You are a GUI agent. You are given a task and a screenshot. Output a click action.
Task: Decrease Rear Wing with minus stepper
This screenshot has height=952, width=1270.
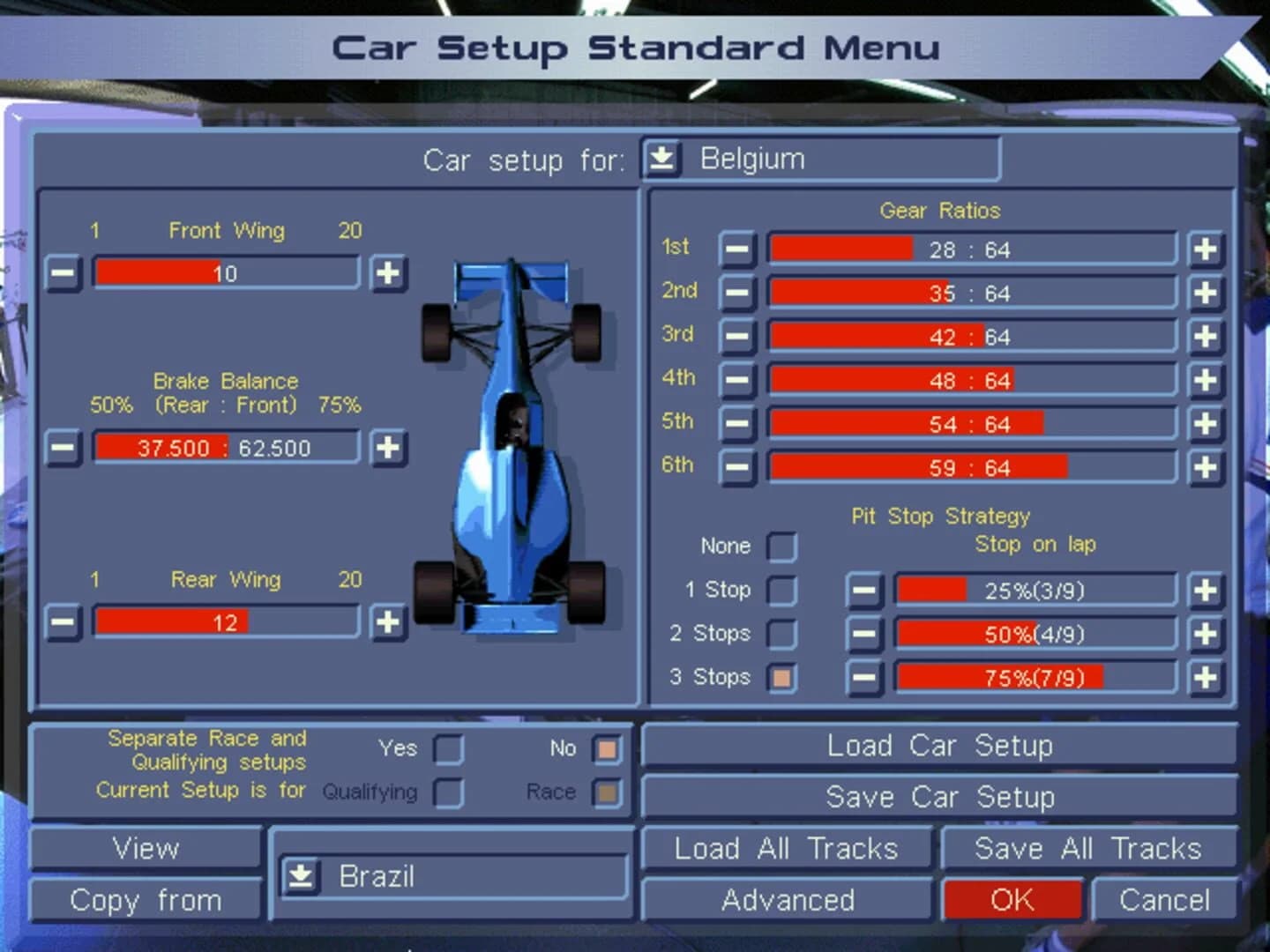[63, 623]
